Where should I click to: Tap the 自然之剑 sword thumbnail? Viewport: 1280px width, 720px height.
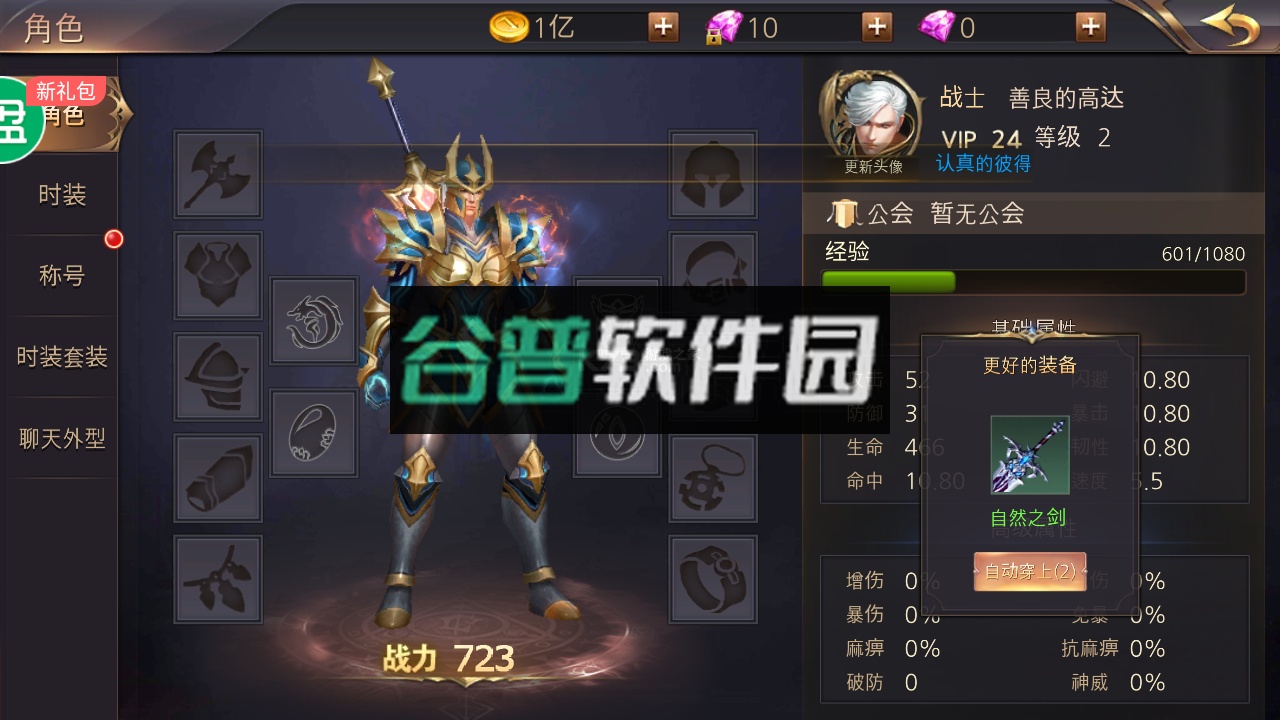point(1032,457)
